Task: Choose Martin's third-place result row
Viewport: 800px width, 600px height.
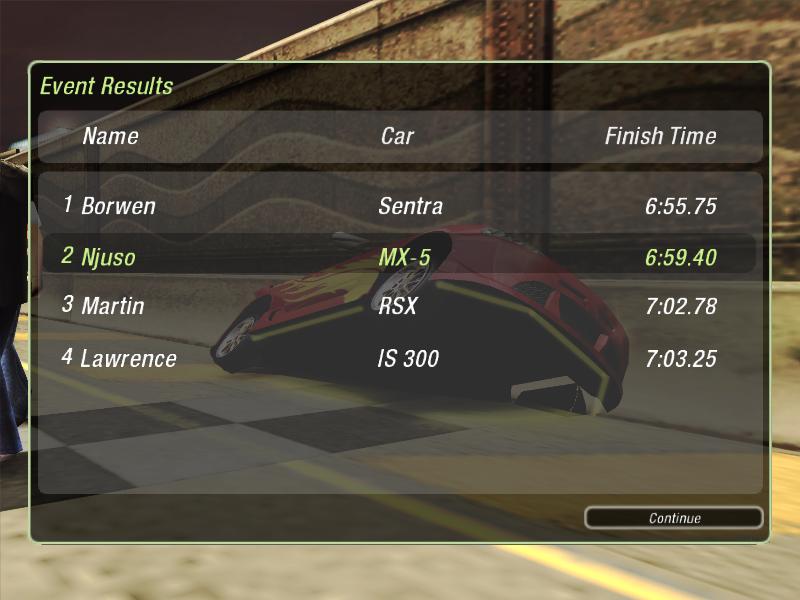Action: tap(400, 306)
